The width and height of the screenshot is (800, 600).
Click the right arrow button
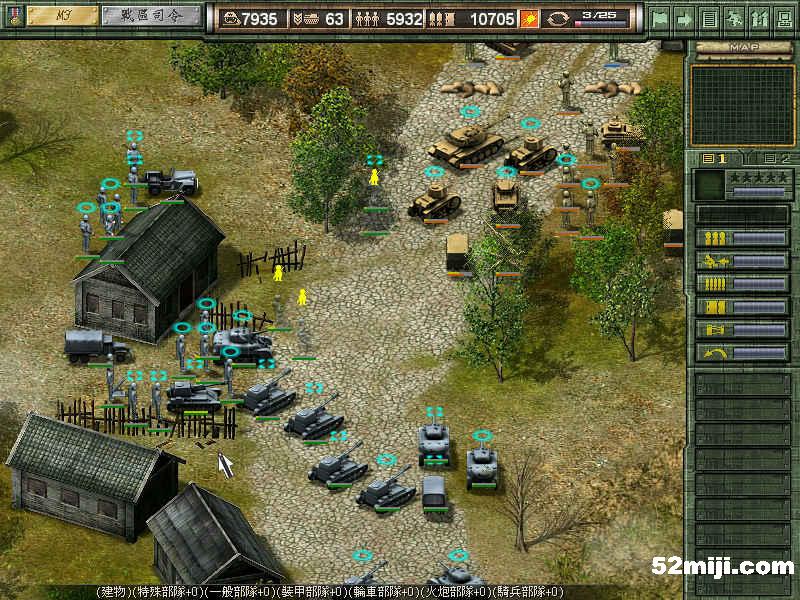(685, 18)
